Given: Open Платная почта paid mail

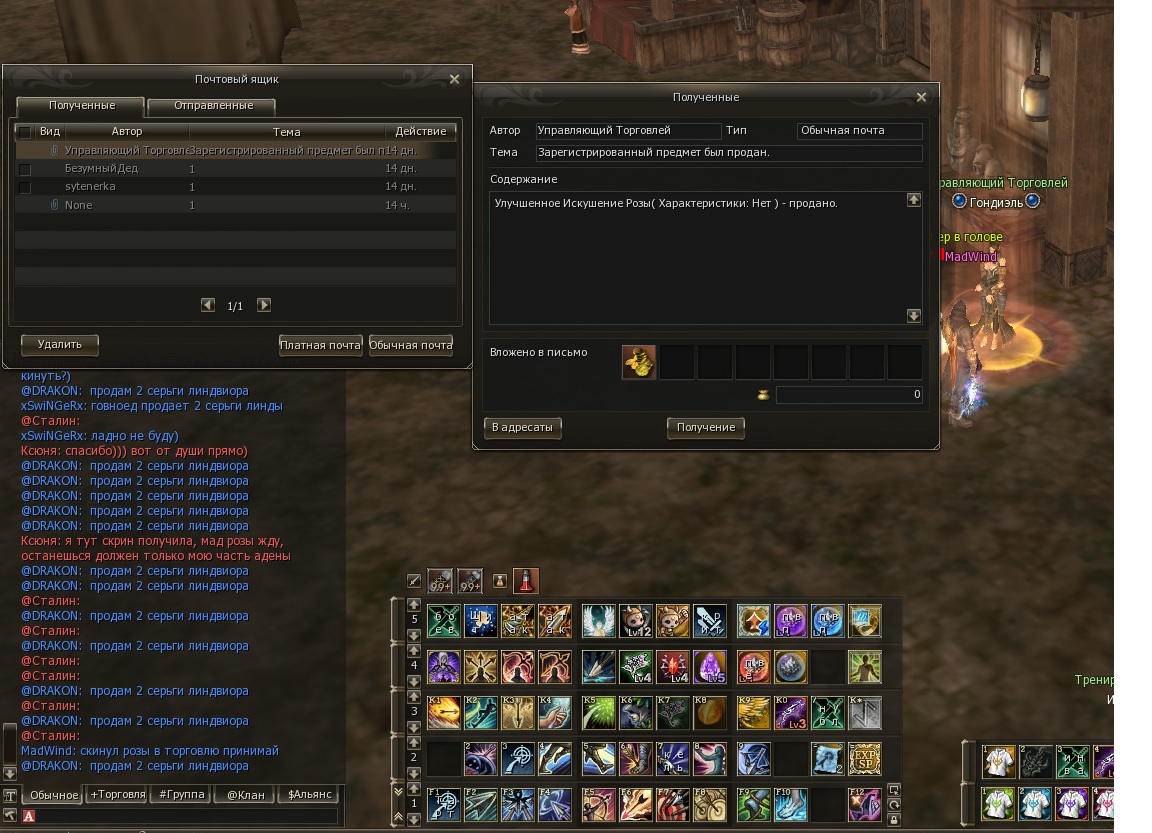Looking at the screenshot, I should (320, 345).
